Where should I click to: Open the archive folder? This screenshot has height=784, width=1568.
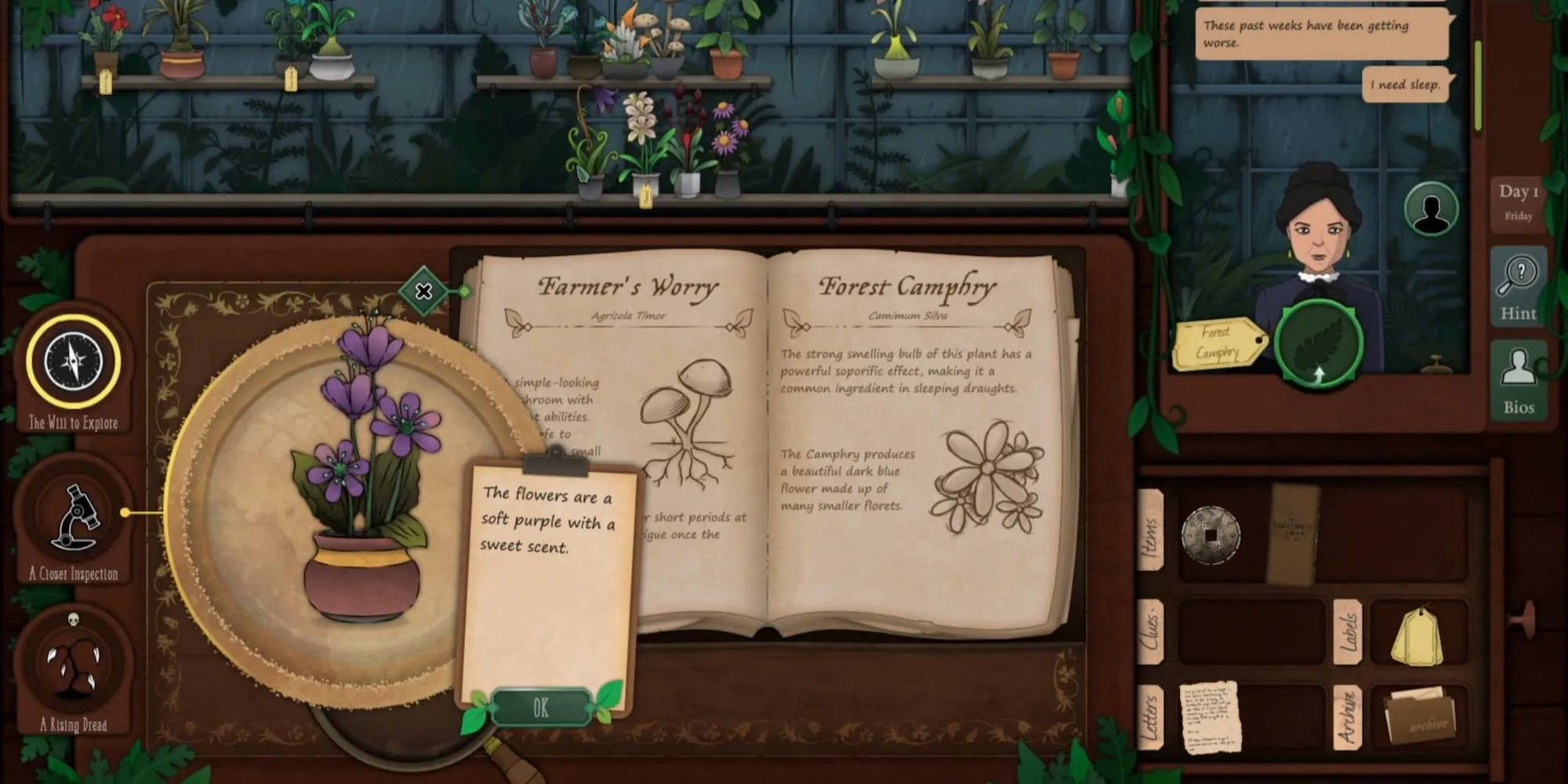coord(1419,713)
